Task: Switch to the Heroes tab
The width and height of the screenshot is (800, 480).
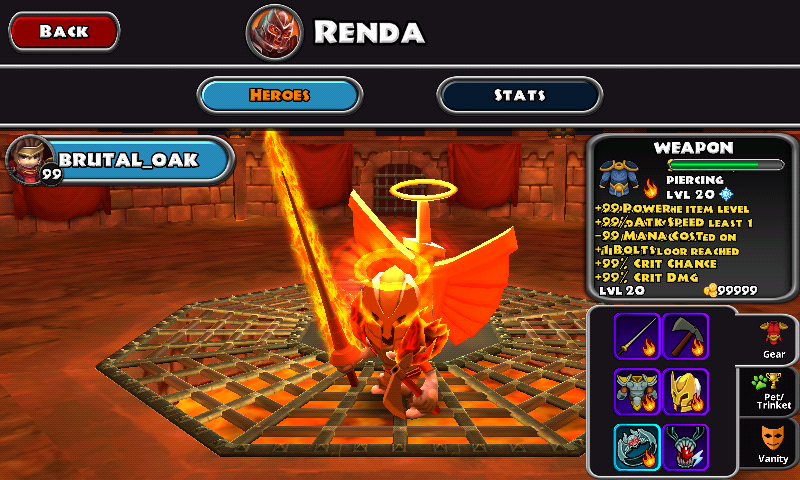Action: (x=280, y=95)
